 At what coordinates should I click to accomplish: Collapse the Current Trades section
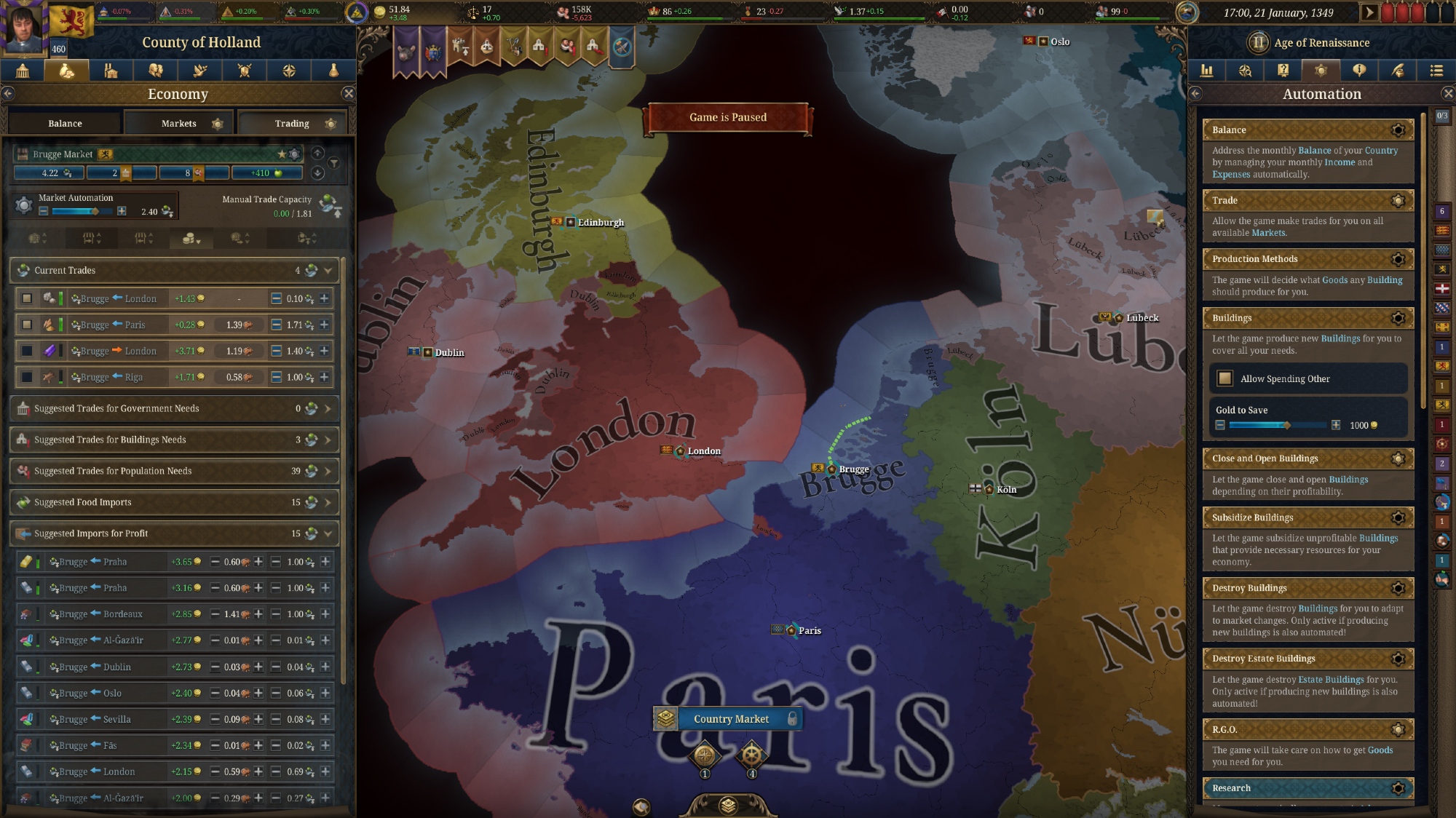(x=328, y=271)
